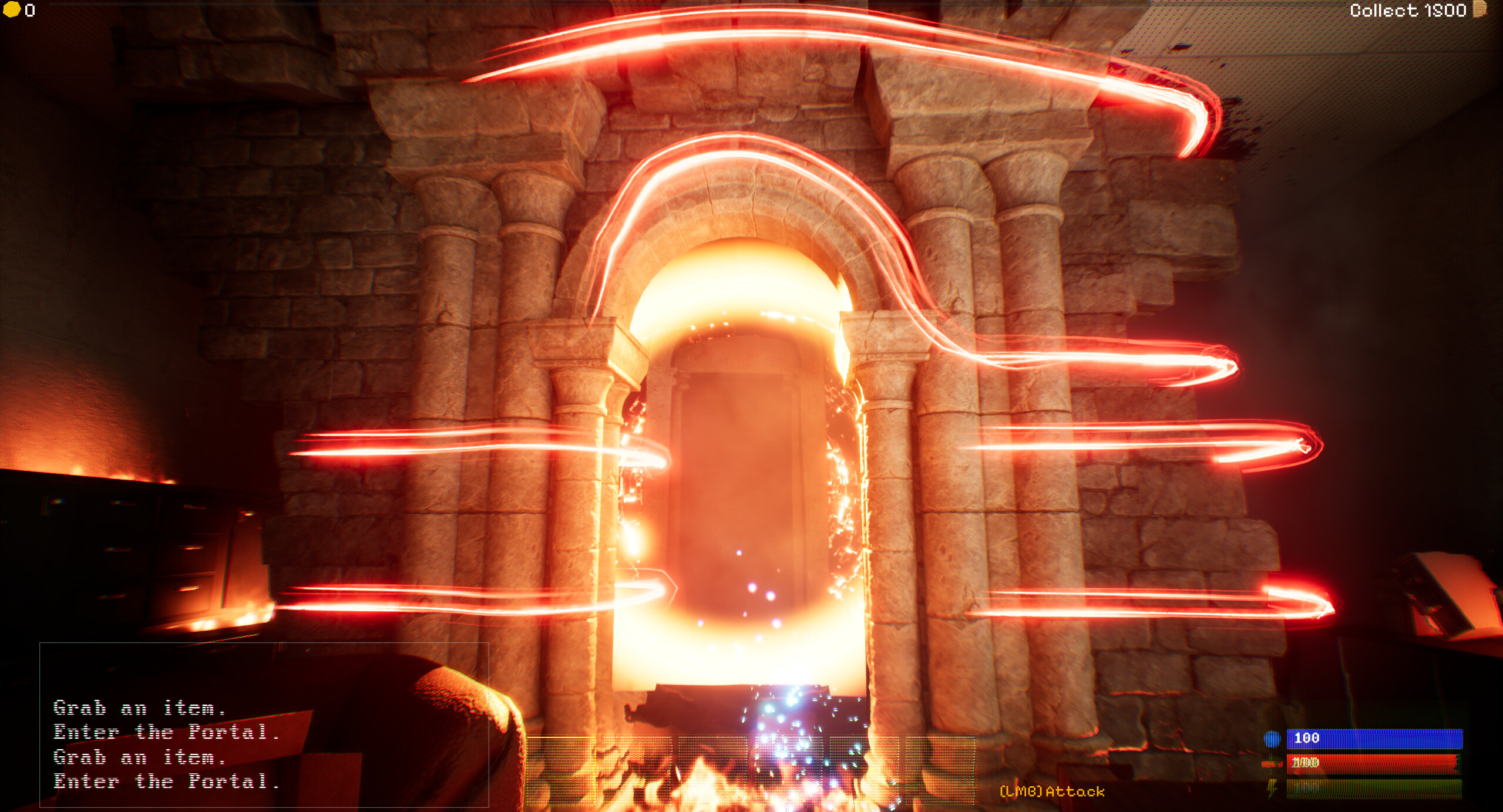Select the blue mana orb icon

click(1272, 740)
